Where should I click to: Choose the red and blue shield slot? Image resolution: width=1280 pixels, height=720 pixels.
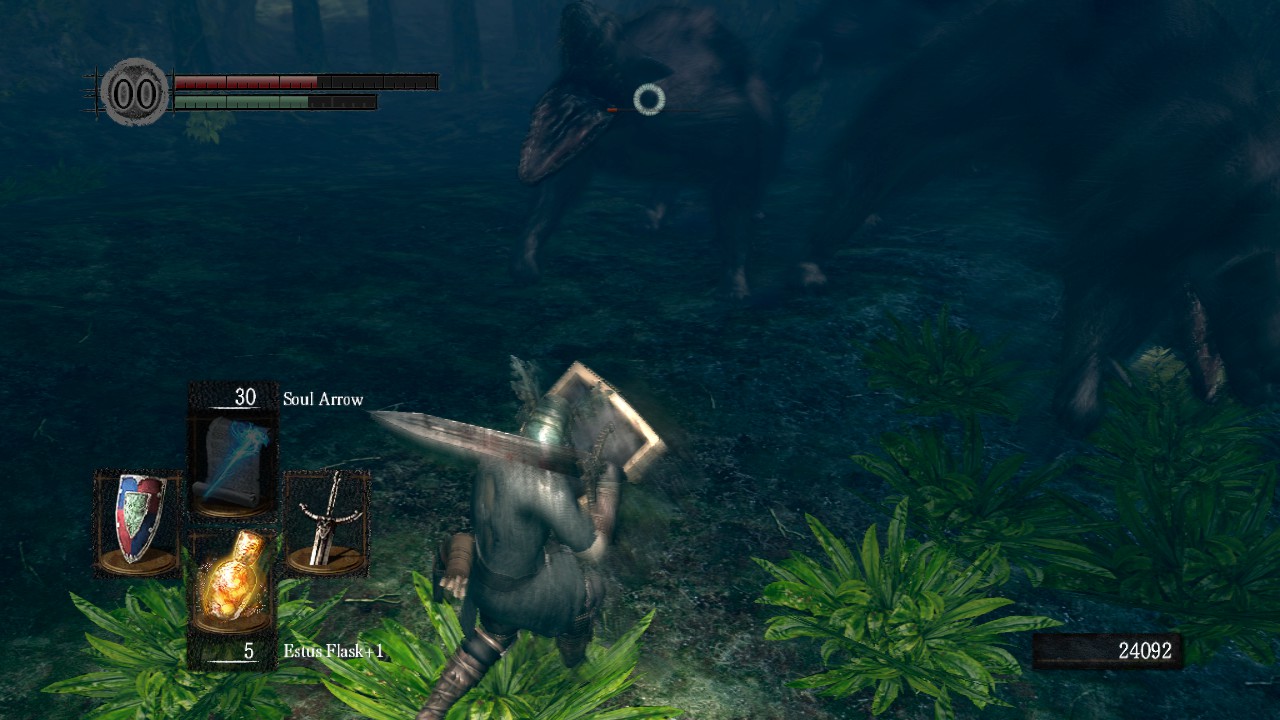pyautogui.click(x=138, y=522)
